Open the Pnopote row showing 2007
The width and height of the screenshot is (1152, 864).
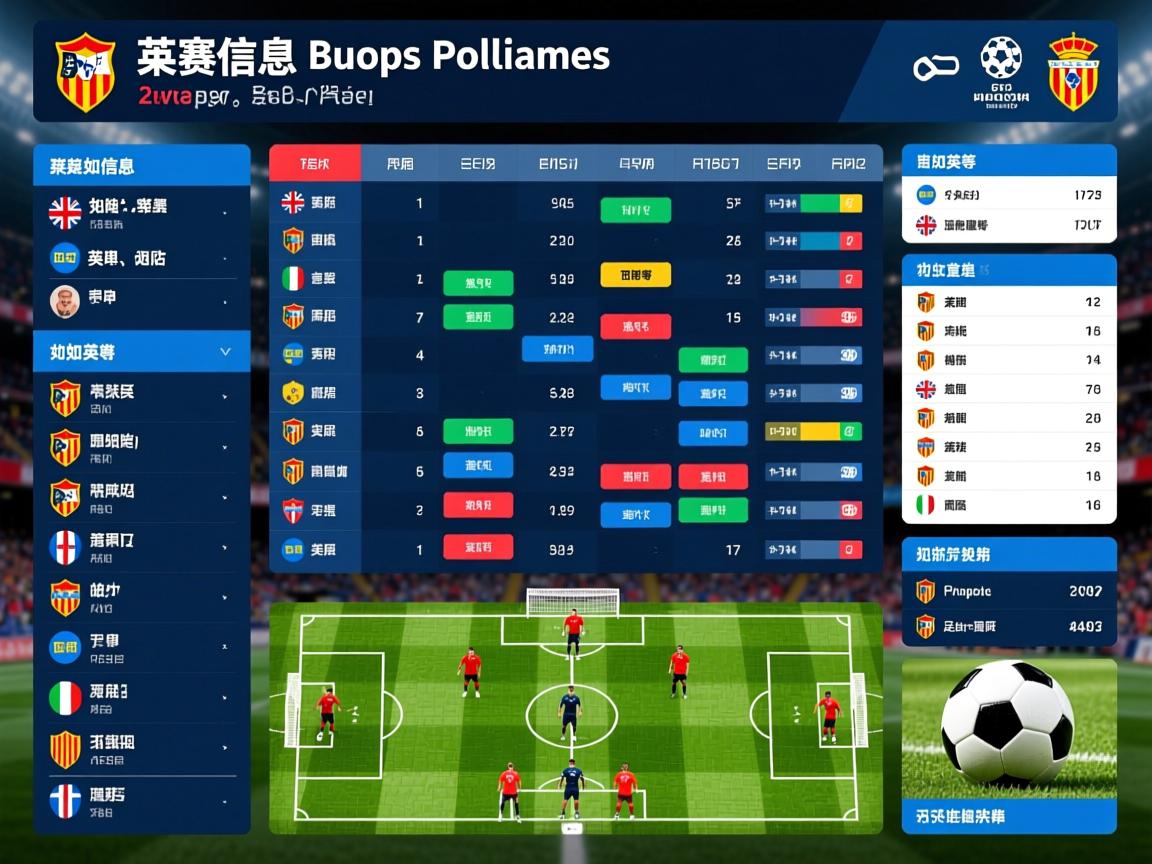(x=1009, y=591)
